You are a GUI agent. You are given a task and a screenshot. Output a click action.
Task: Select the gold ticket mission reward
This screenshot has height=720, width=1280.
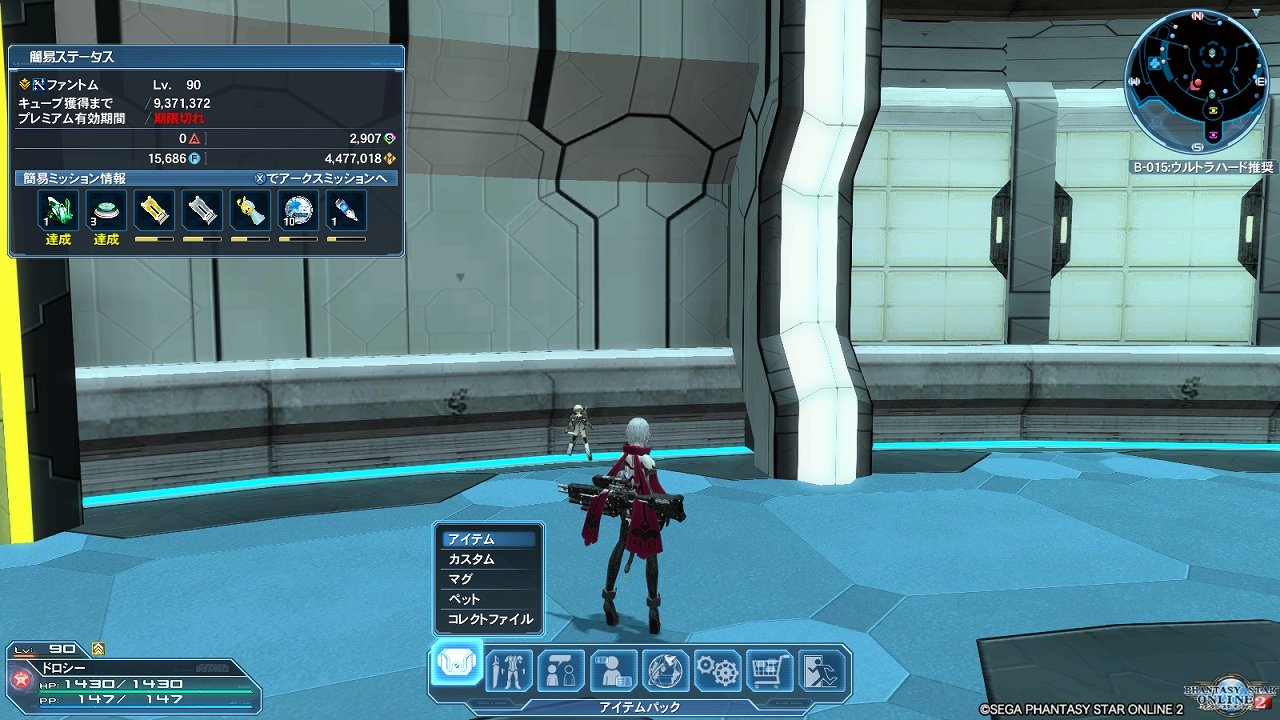(154, 210)
